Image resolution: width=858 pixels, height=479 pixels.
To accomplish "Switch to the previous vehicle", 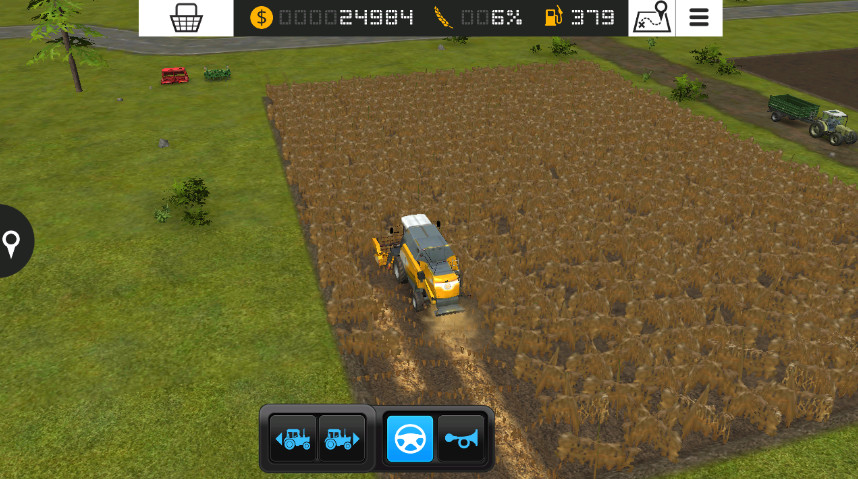I will point(293,438).
